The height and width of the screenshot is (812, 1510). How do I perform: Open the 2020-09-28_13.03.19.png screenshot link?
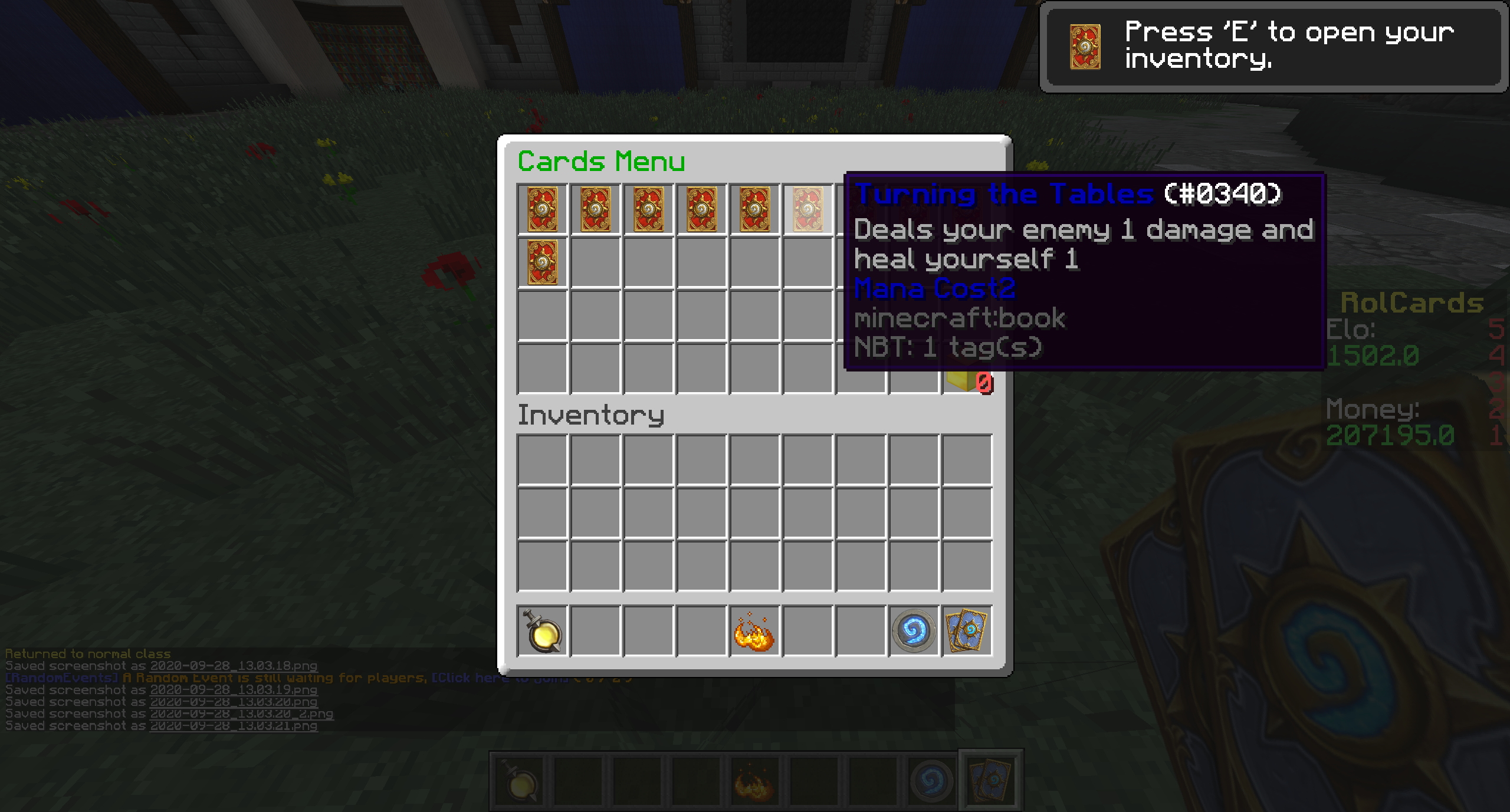tap(233, 690)
